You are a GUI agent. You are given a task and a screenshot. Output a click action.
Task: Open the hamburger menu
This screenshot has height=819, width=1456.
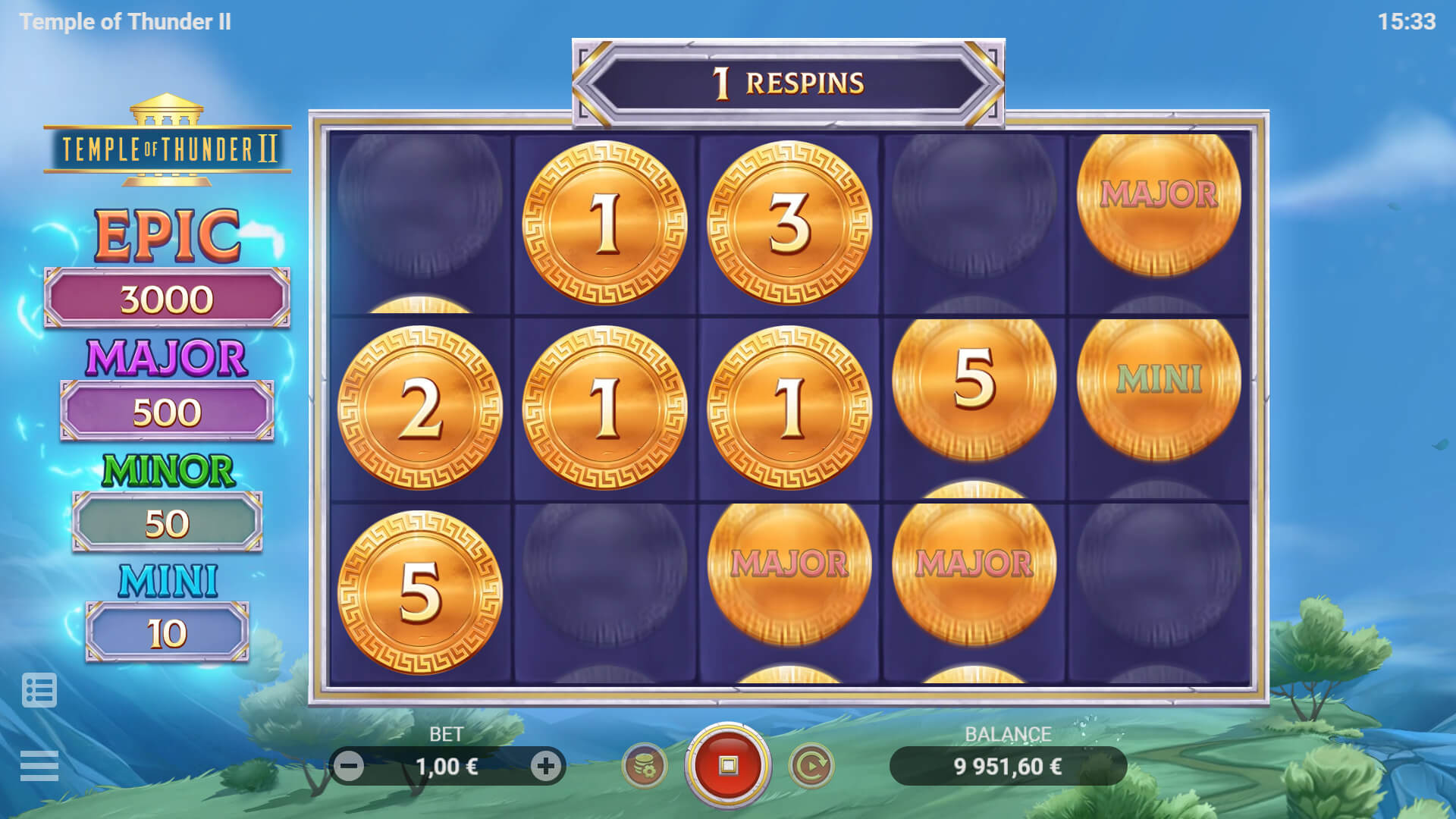(39, 765)
